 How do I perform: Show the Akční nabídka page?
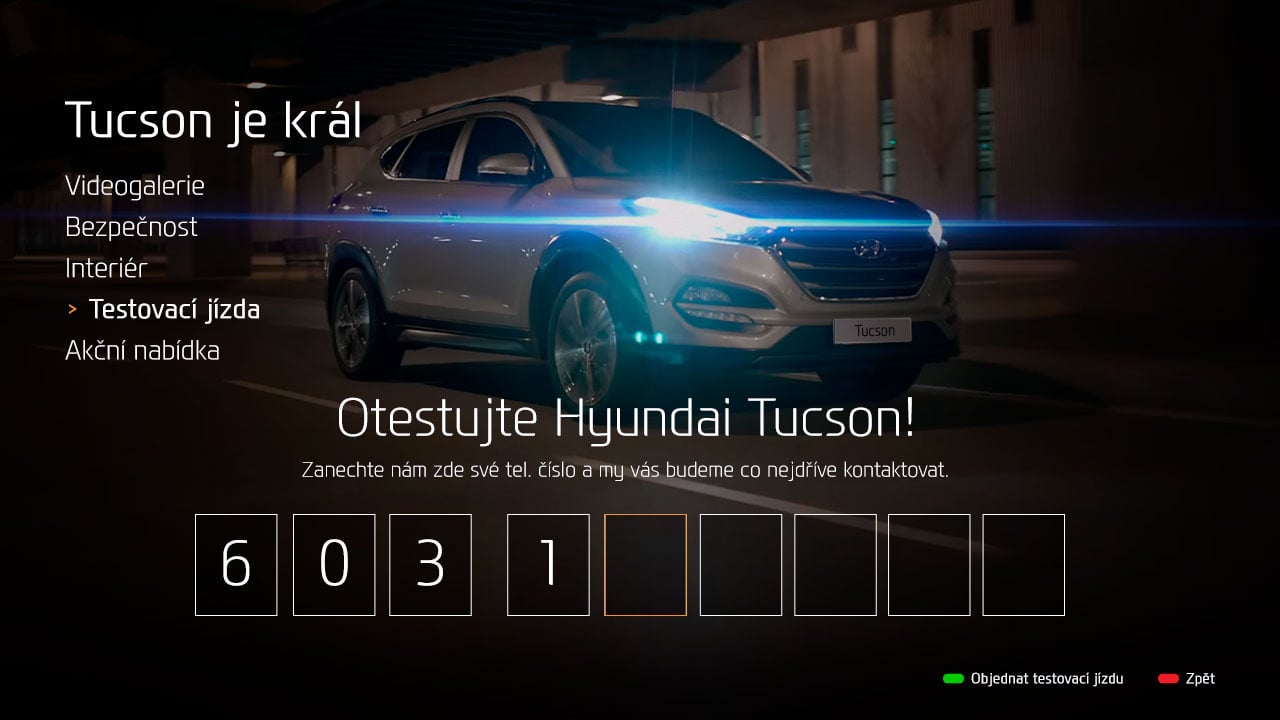click(x=142, y=351)
